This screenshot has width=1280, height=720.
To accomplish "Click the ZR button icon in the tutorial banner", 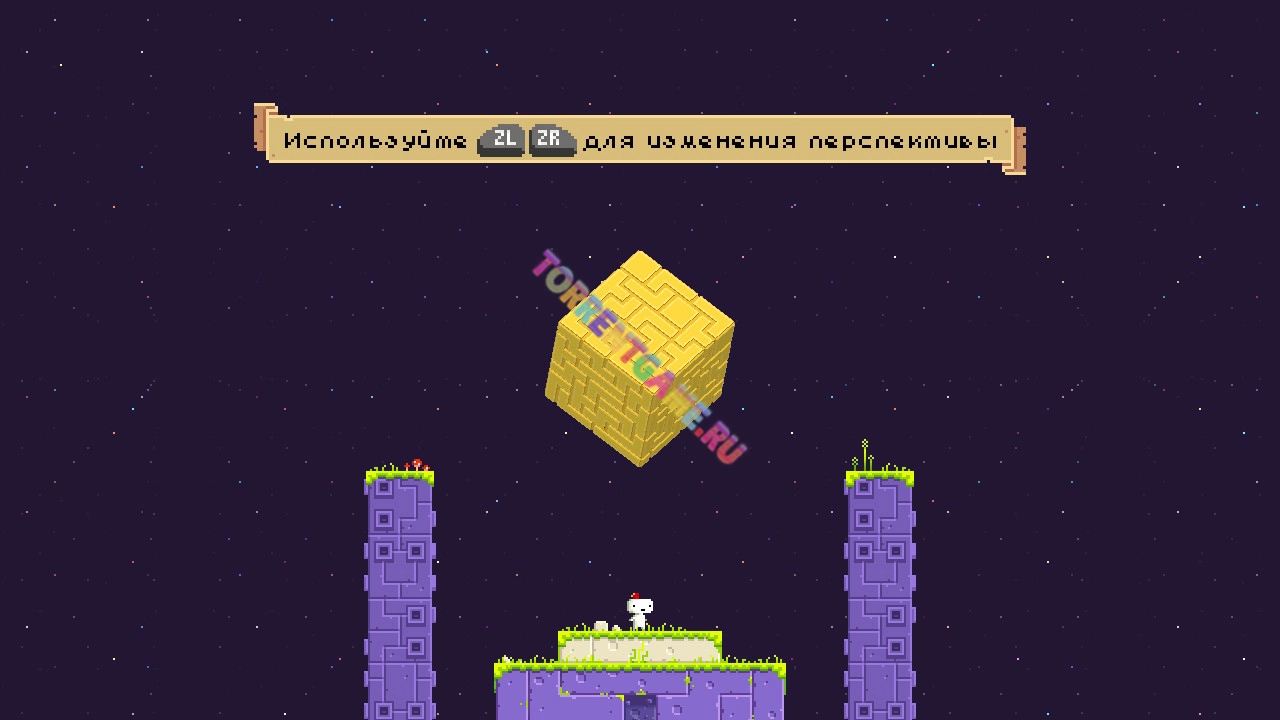I will [x=549, y=140].
